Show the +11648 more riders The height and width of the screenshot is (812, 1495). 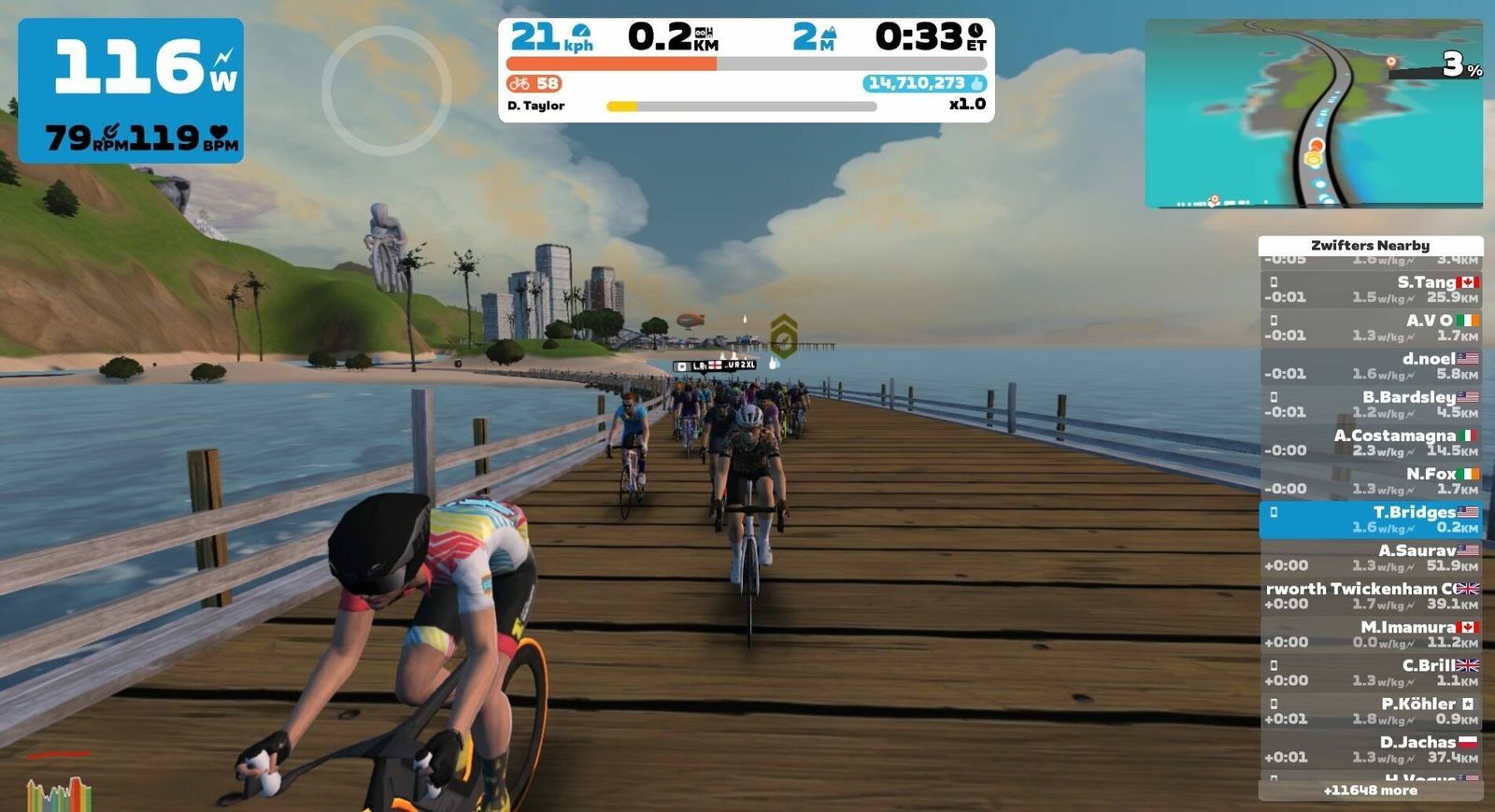pos(1370,791)
